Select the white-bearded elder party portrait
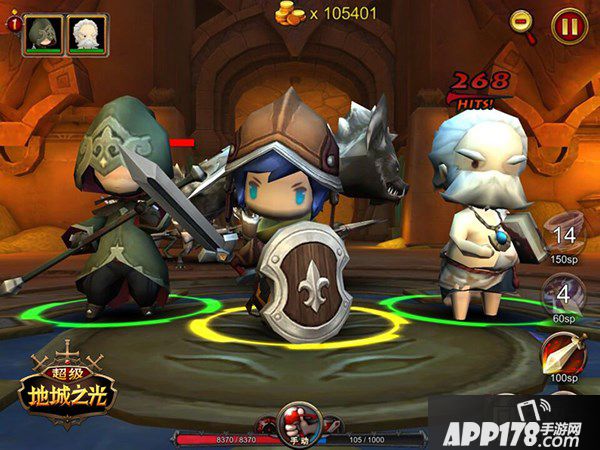The image size is (600, 450). pos(86,34)
